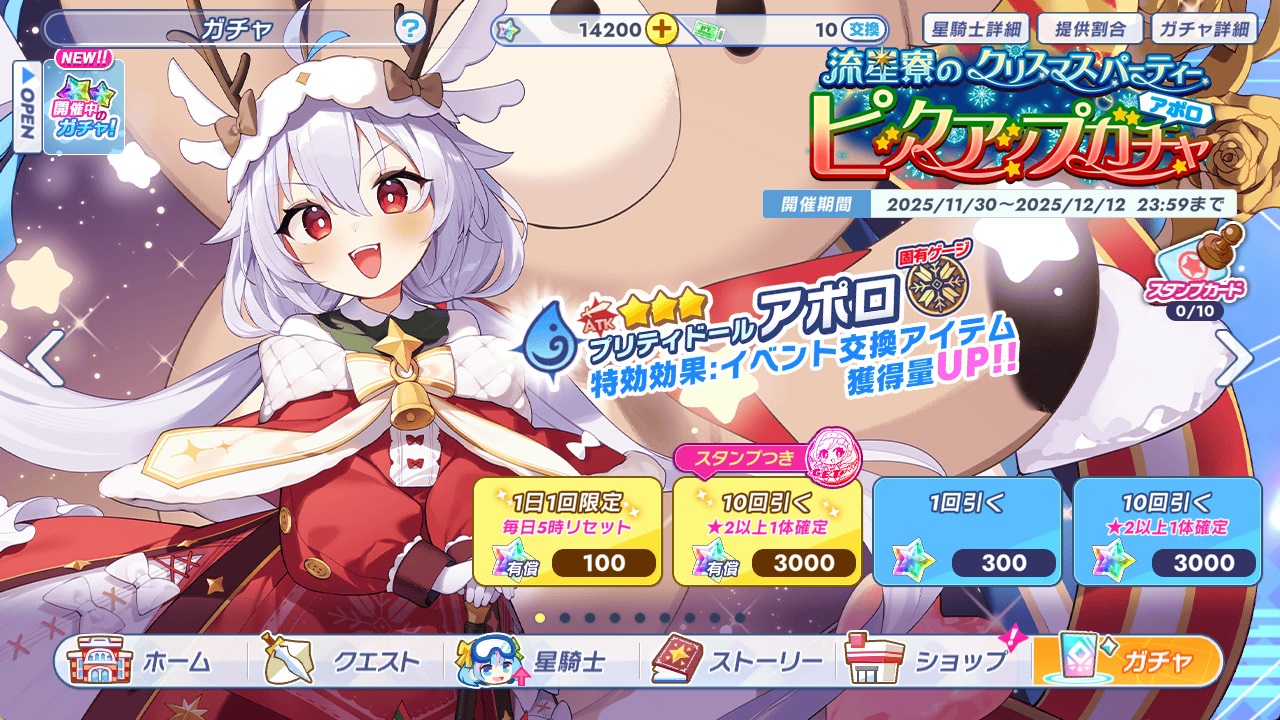
Task: Pull 10 times with paid gems stamp option
Action: point(767,531)
